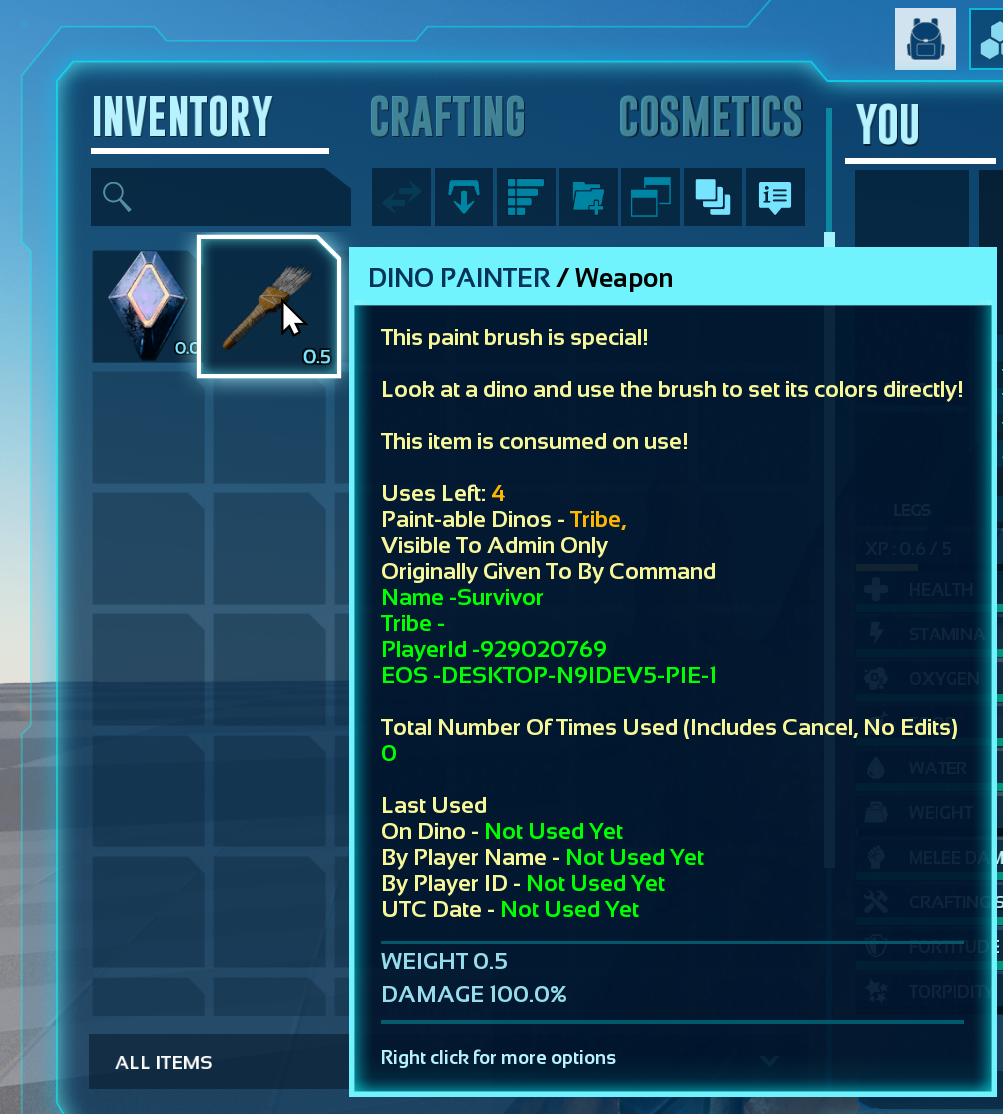
Task: Create a new folder with folder-plus icon
Action: [x=588, y=197]
